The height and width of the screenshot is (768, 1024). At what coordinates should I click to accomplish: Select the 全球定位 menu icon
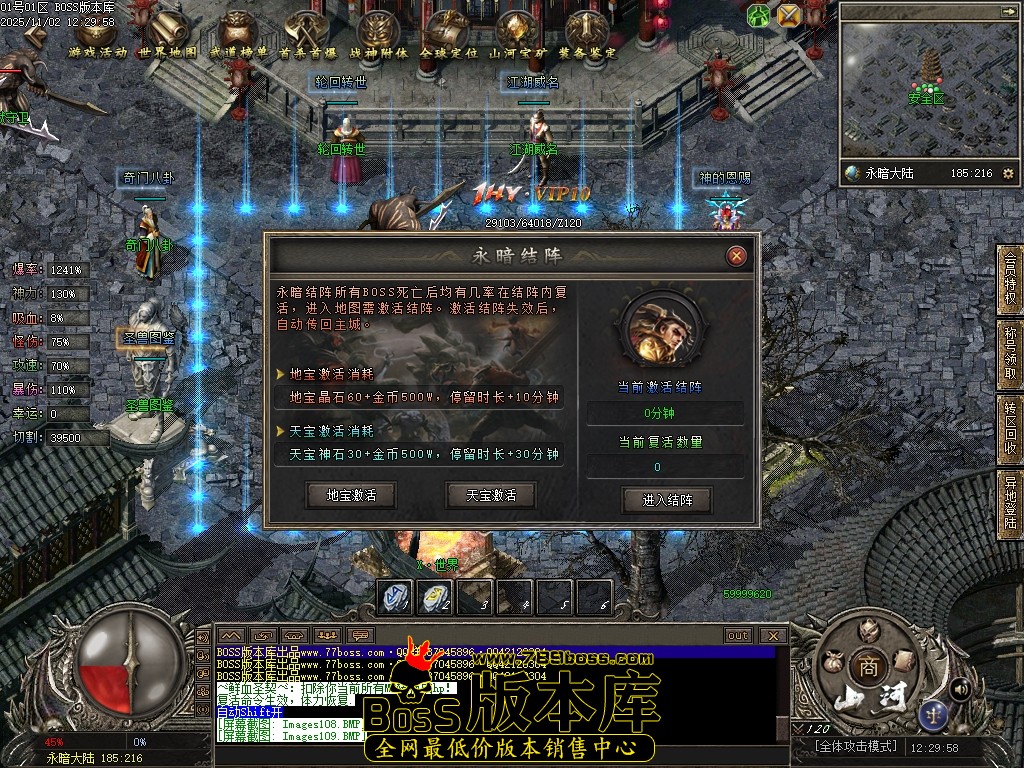click(448, 37)
